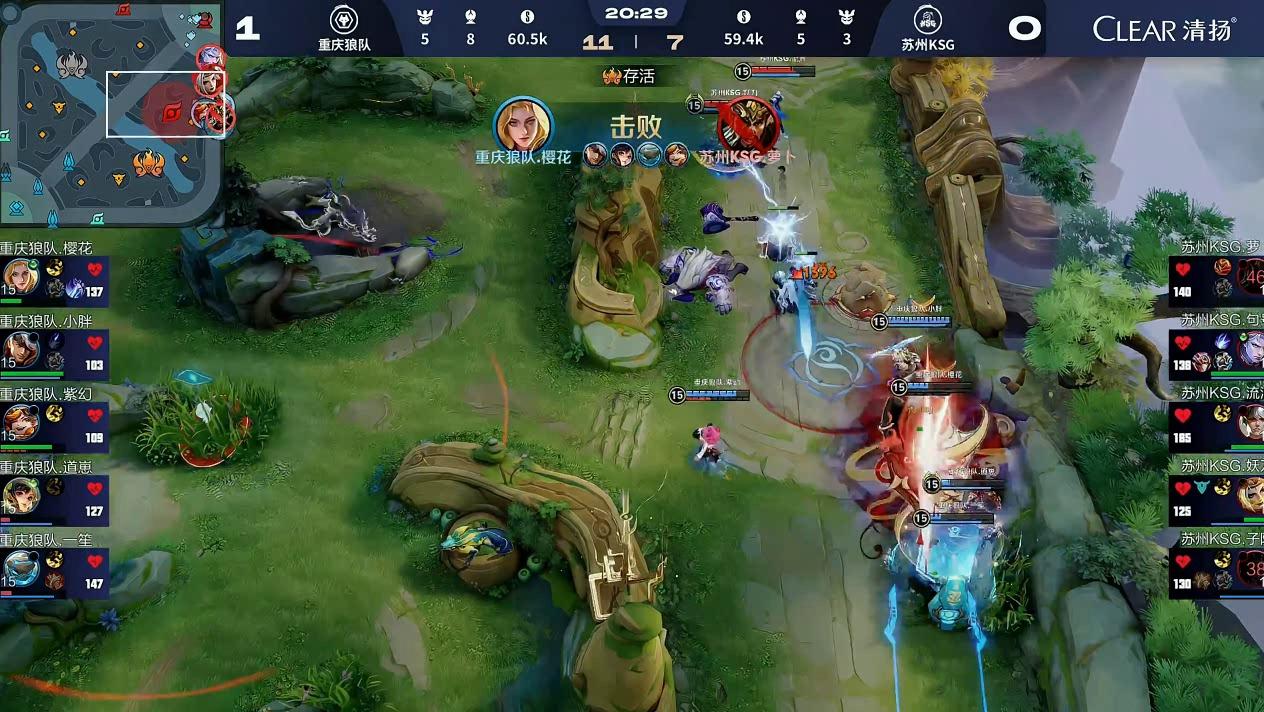Select 重庆狼队.一笙 hero portrait
Screen dimensions: 1264x712
click(21, 568)
